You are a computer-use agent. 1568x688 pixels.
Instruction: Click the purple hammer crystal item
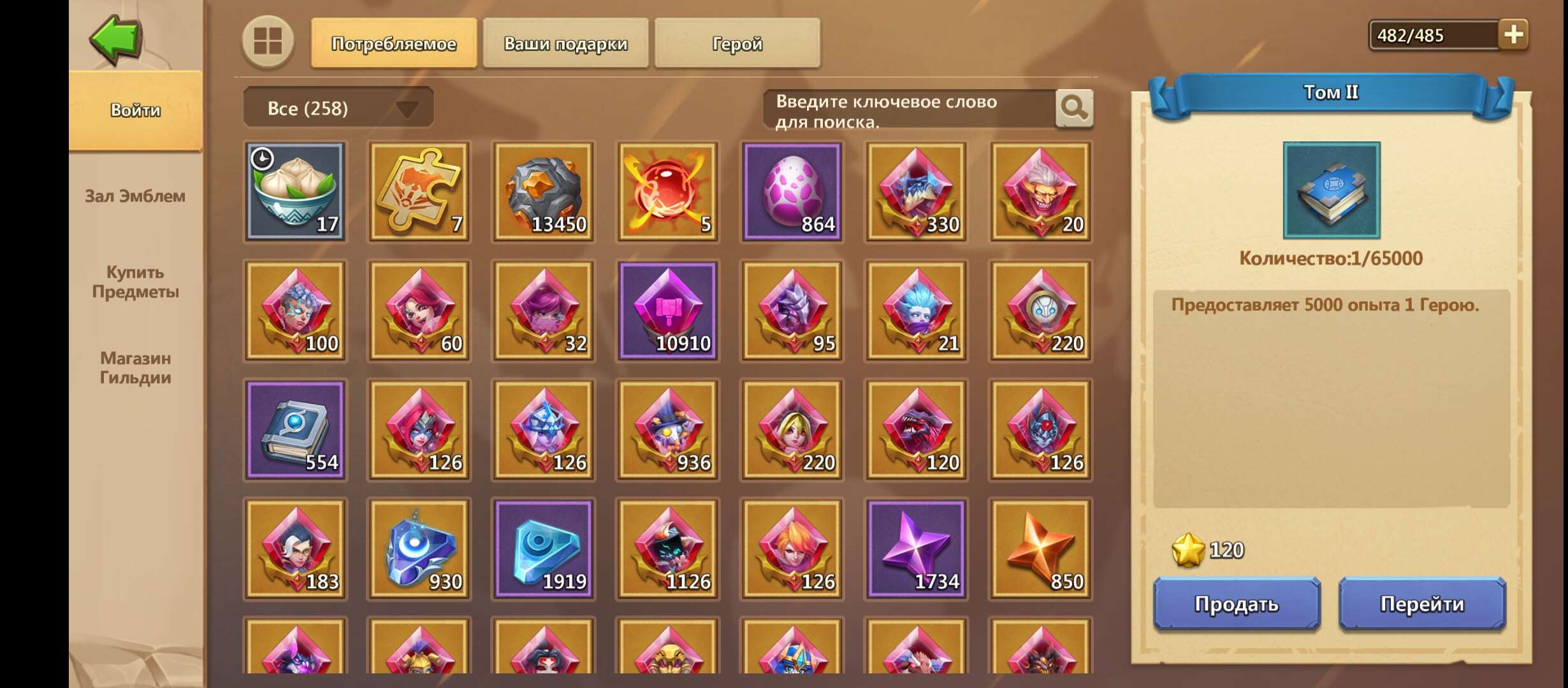tap(667, 310)
